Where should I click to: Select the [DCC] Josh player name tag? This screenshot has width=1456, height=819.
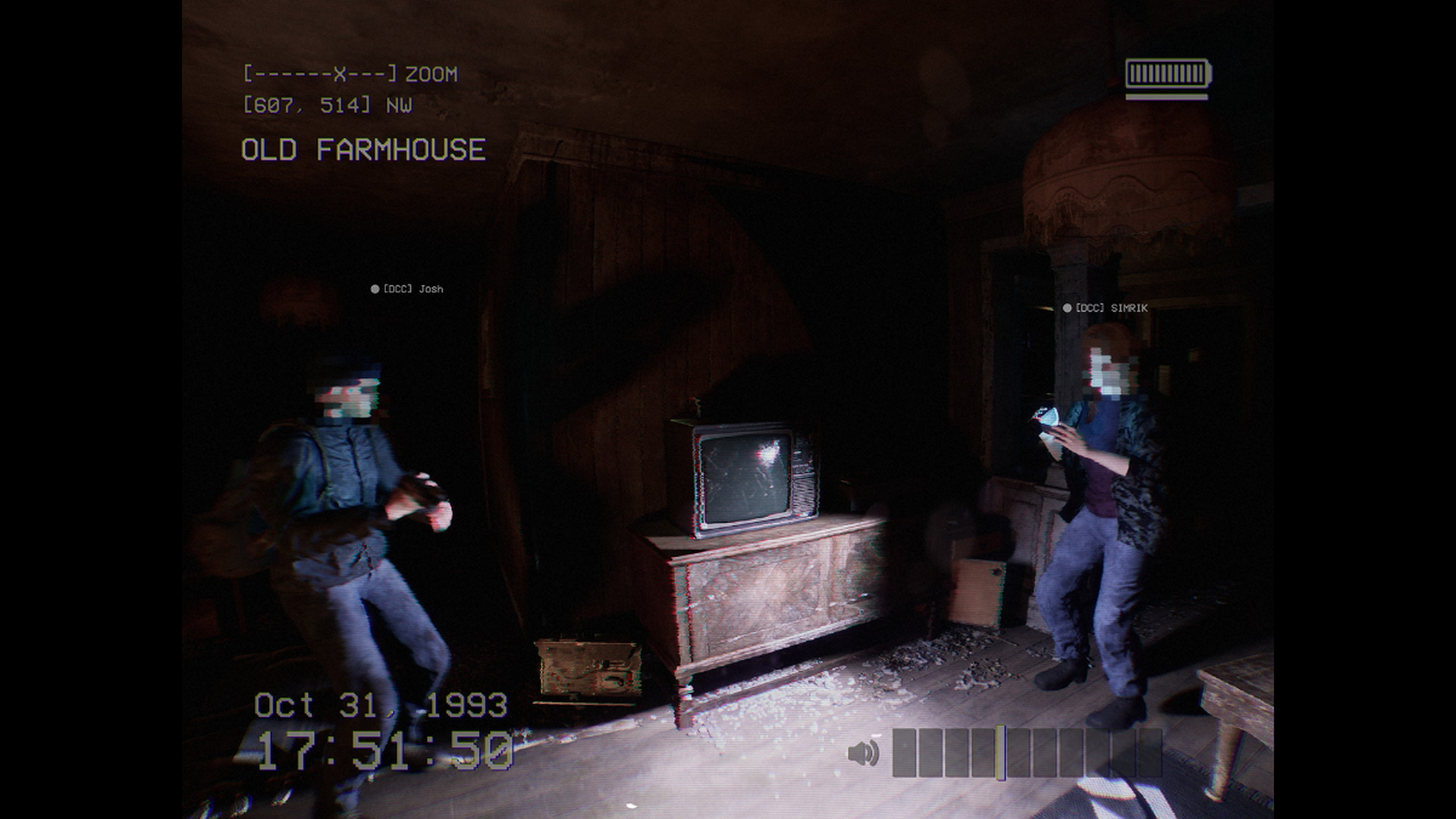pyautogui.click(x=407, y=289)
